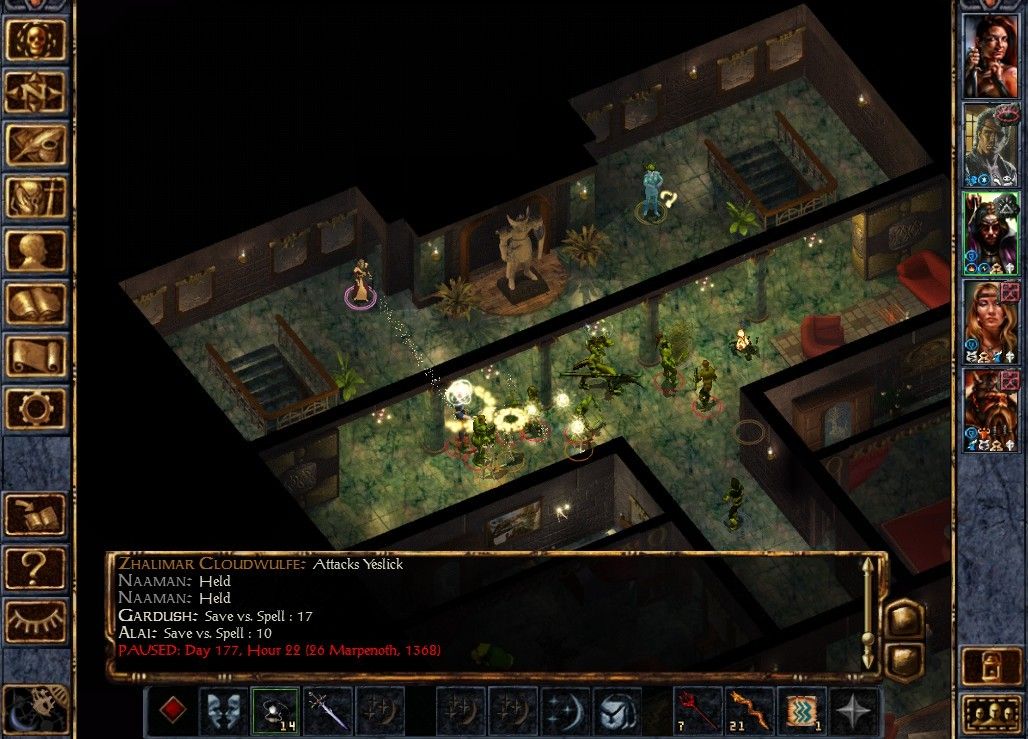Show the character record sheet
Screen dimensions: 1028x739
[x=37, y=252]
